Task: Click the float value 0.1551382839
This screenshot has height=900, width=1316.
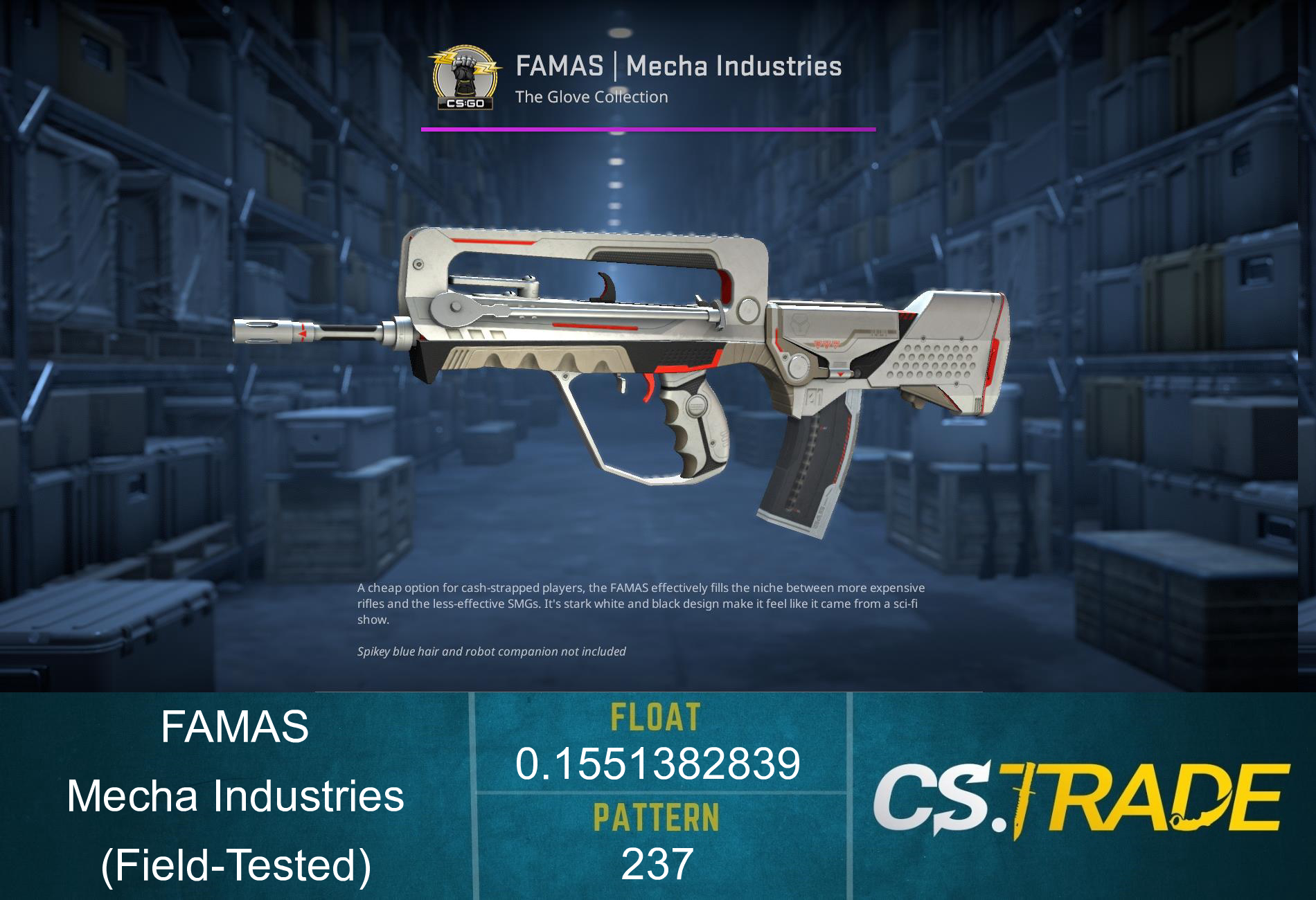Action: tap(658, 765)
